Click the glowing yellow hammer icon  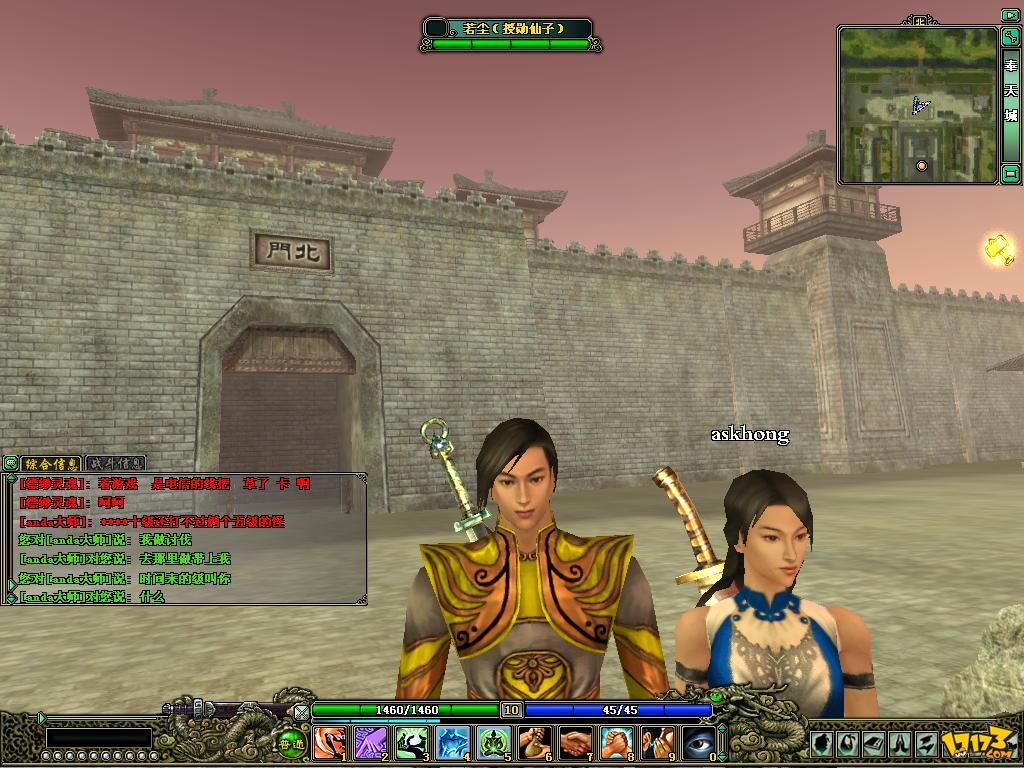click(x=999, y=248)
